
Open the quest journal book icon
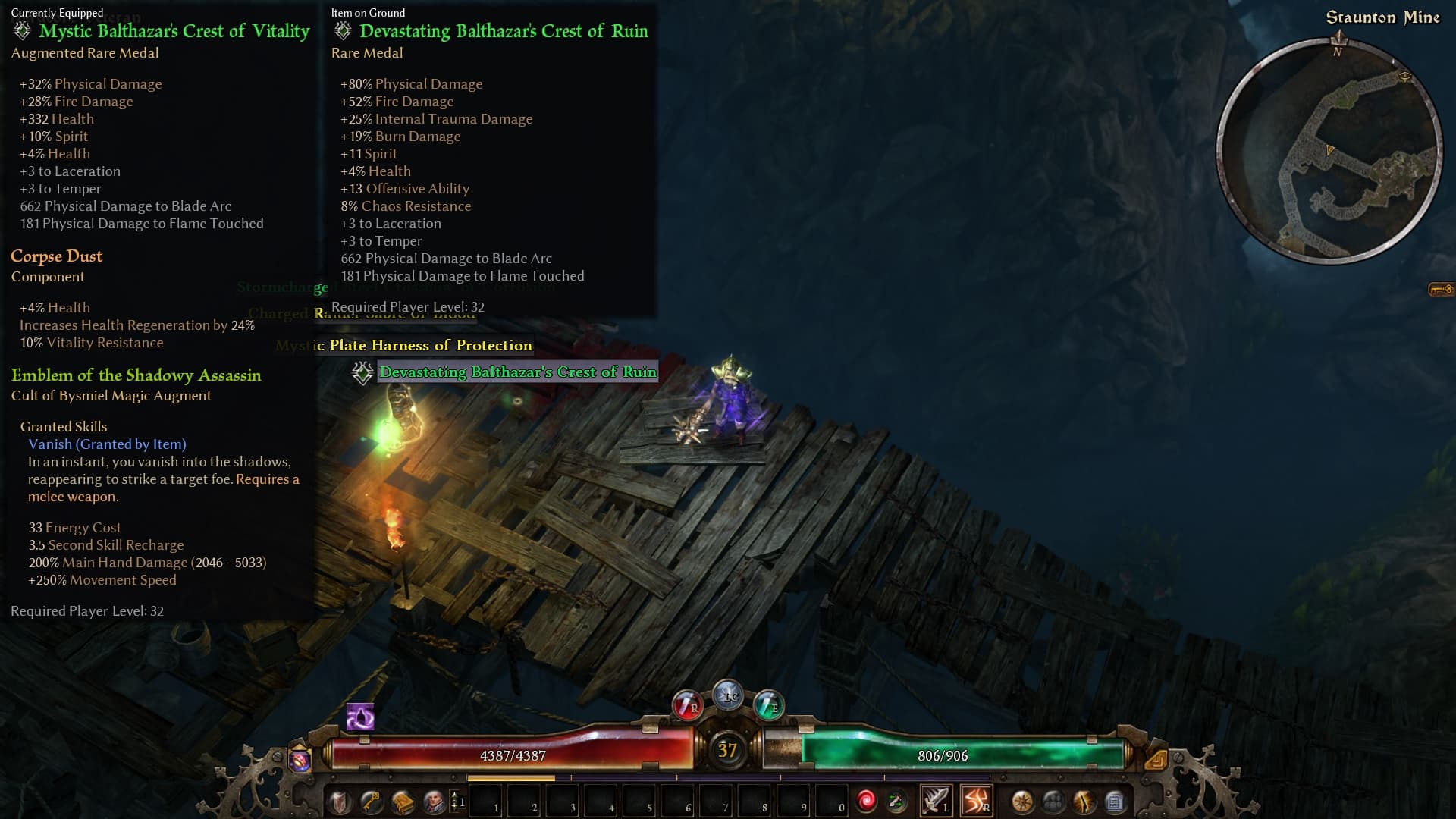click(403, 801)
